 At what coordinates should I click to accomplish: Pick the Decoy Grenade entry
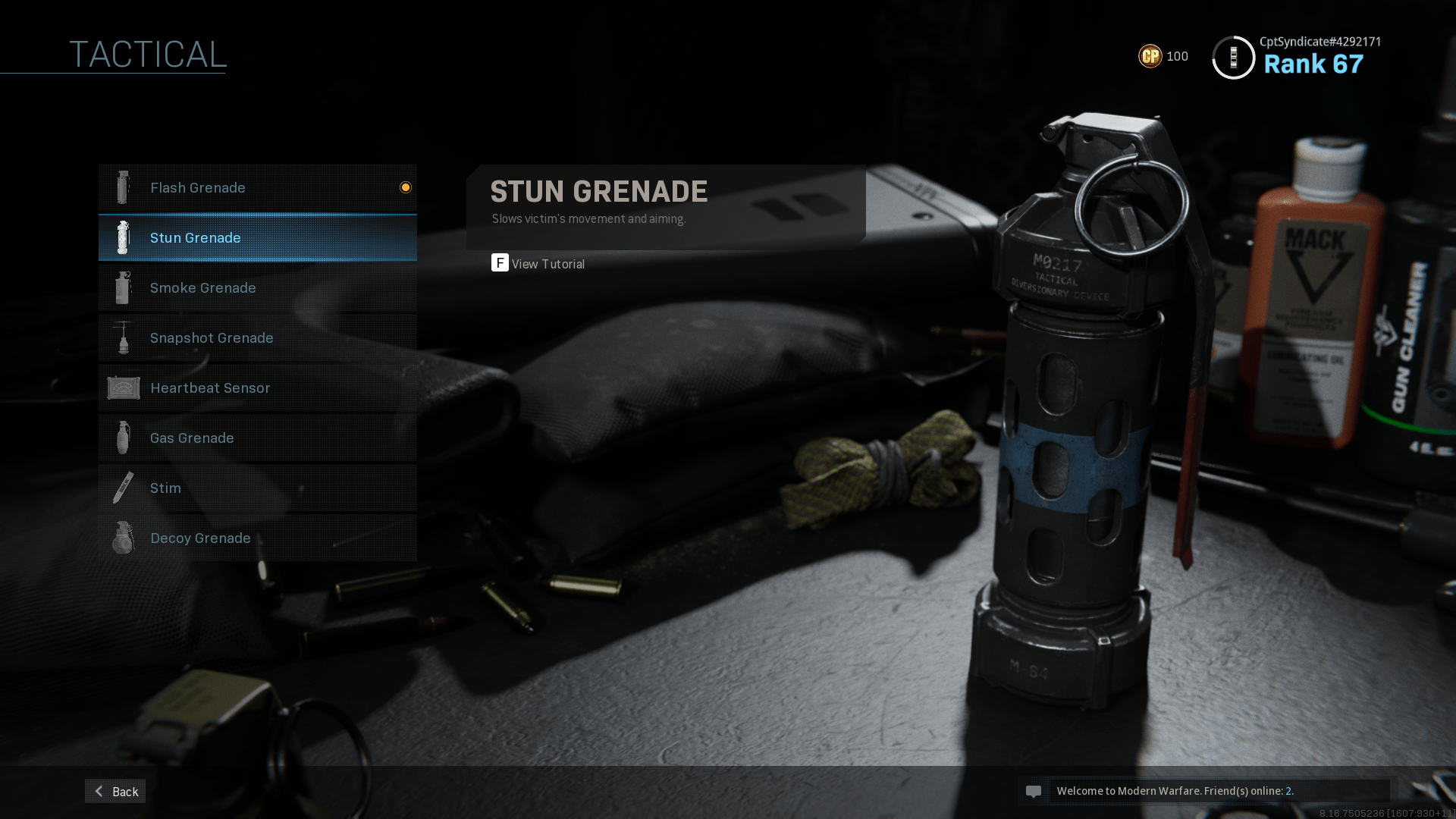pos(257,538)
